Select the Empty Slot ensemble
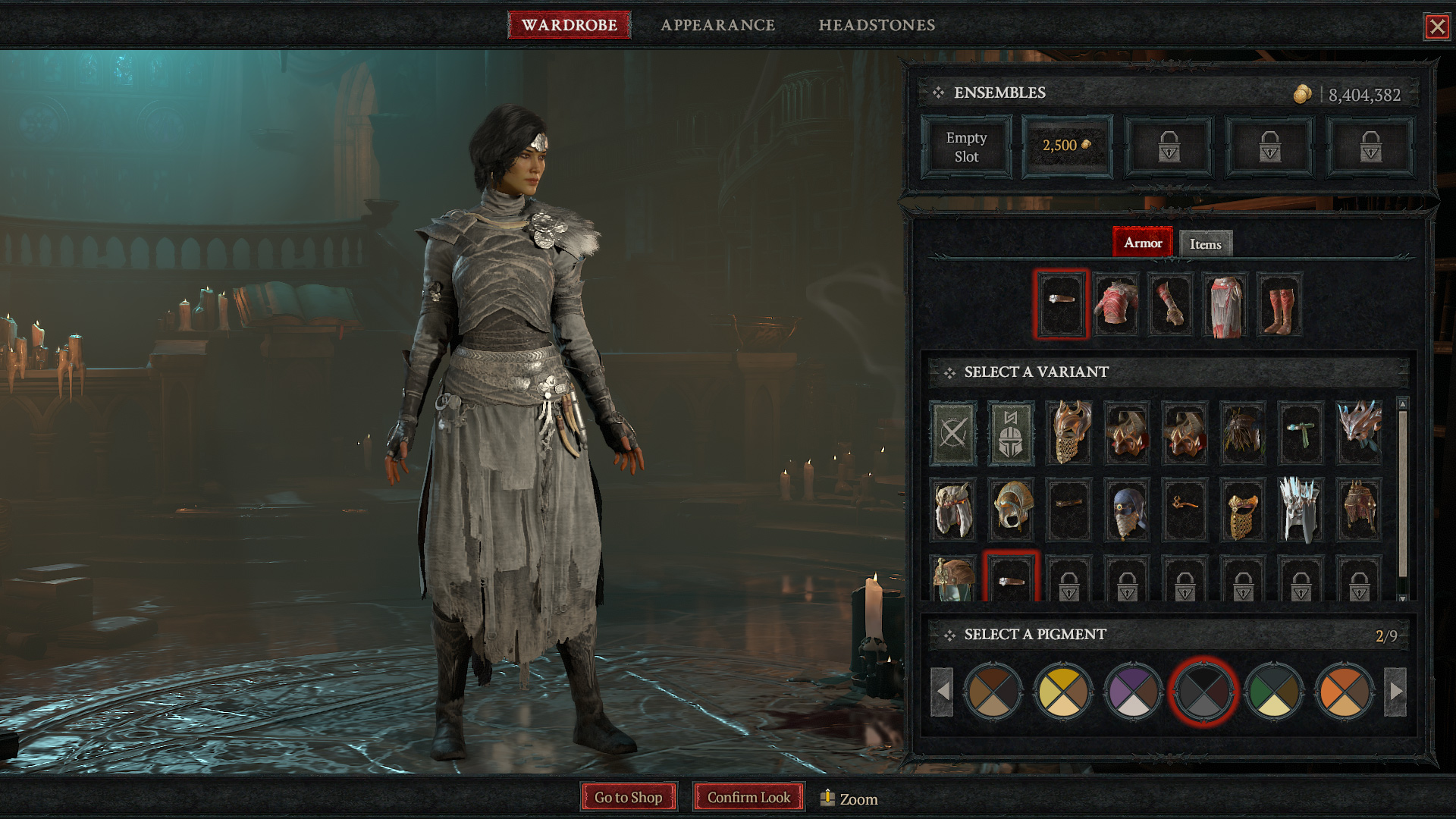This screenshot has width=1456, height=819. point(966,147)
